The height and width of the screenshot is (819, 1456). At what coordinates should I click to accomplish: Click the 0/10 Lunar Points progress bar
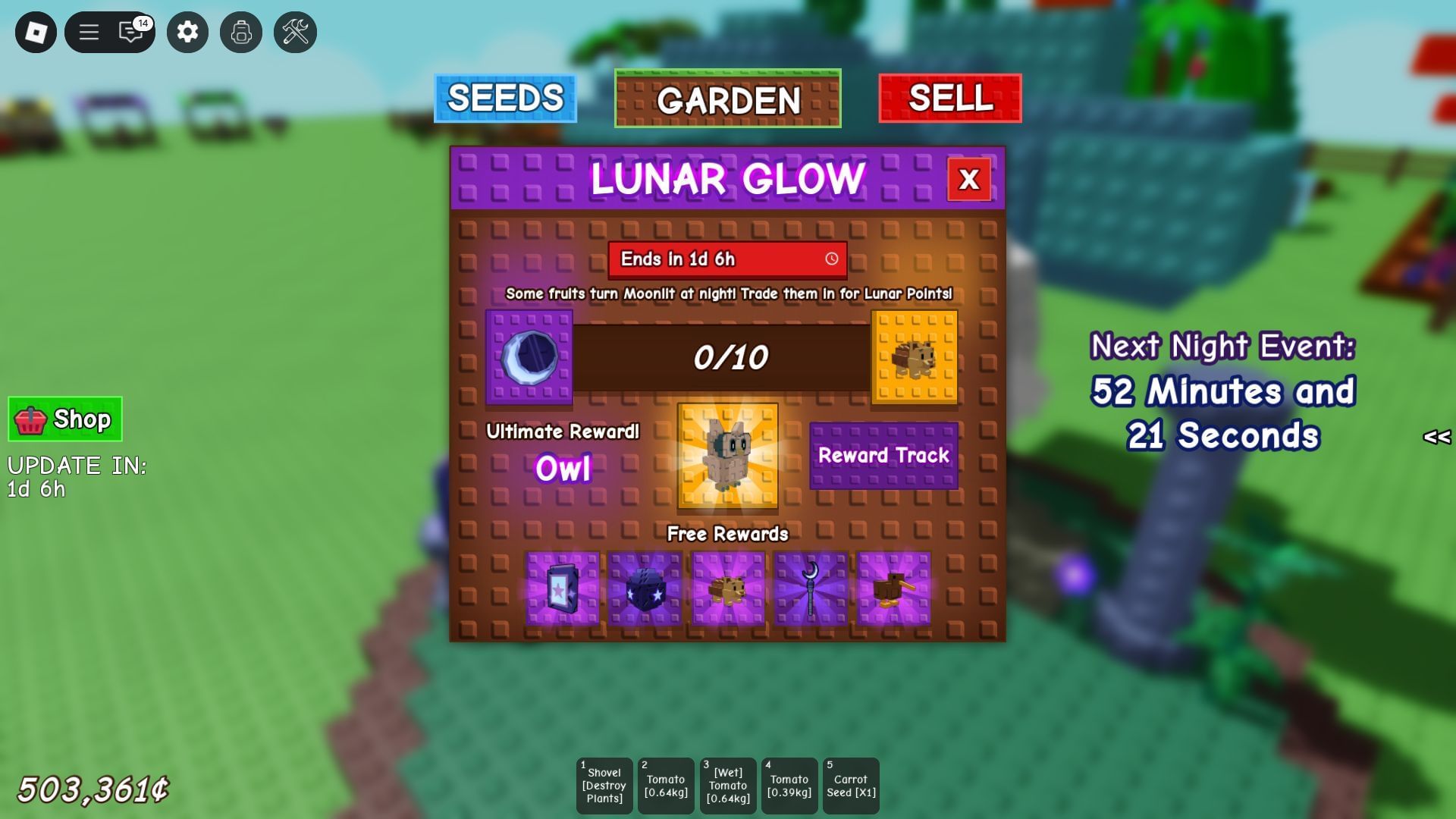click(727, 356)
